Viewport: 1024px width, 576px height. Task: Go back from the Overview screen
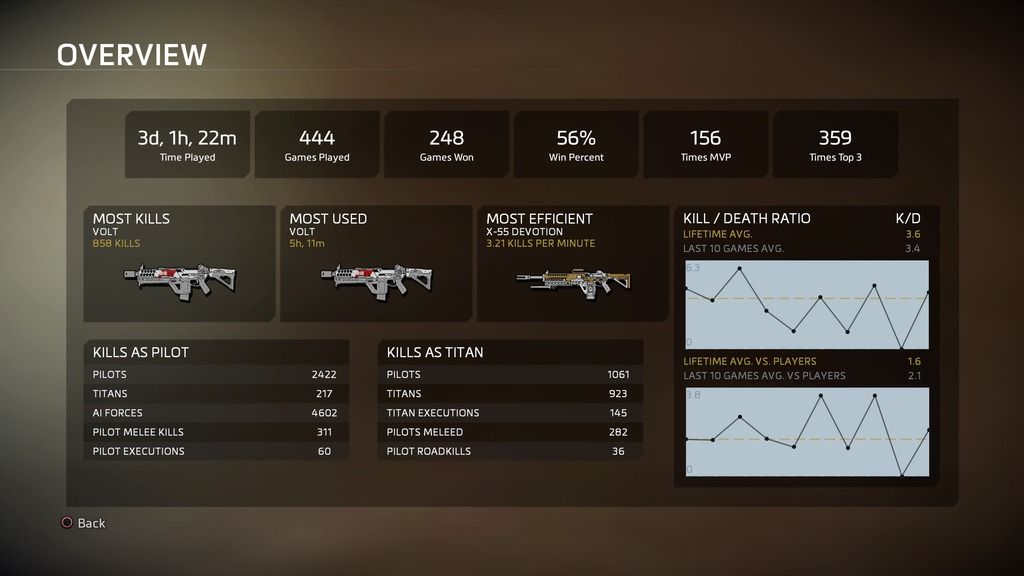pos(83,523)
